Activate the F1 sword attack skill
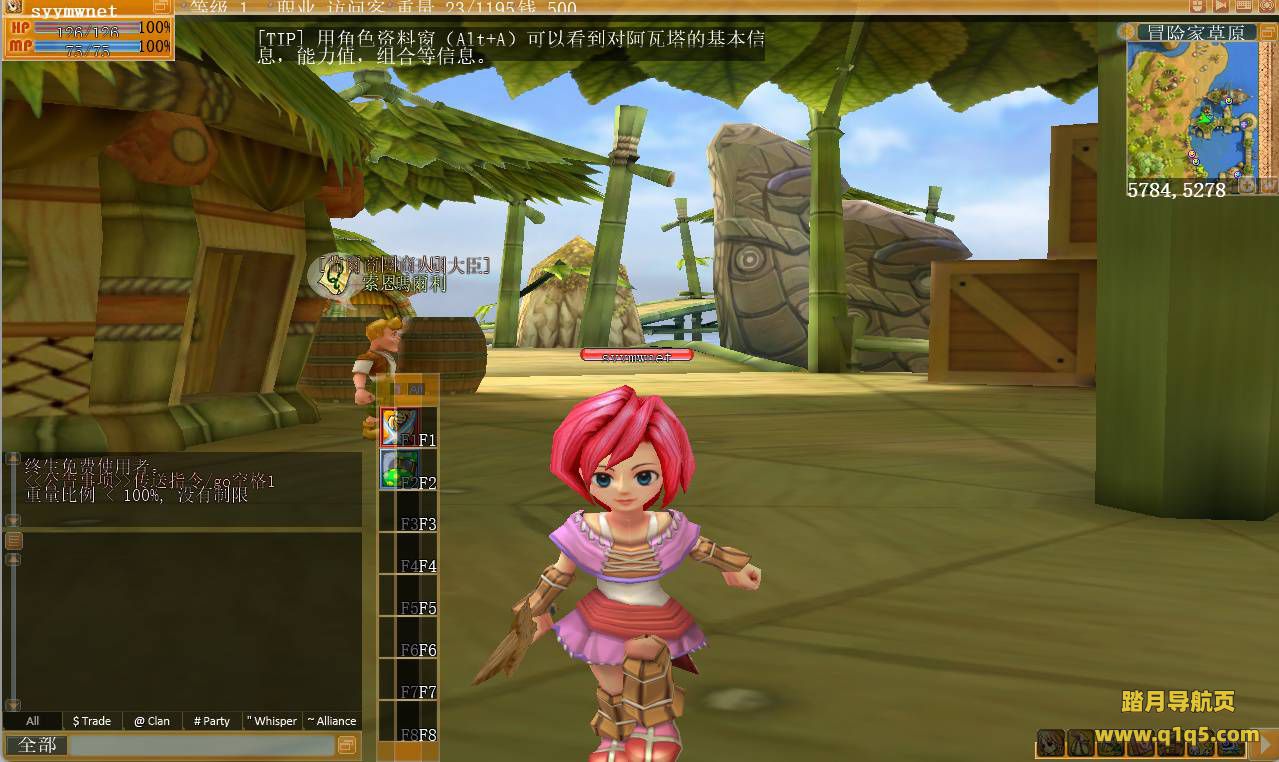1279x762 pixels. [x=397, y=426]
